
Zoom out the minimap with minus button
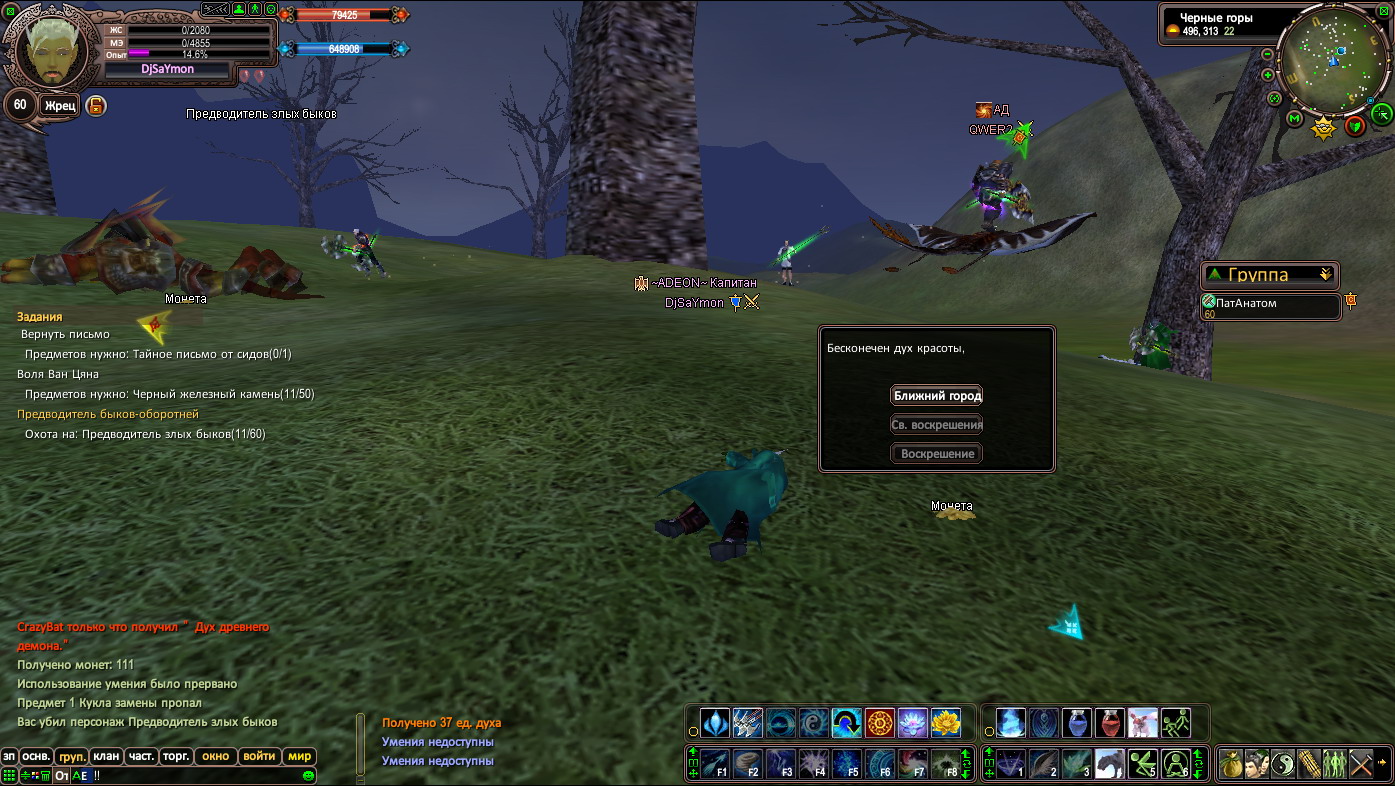click(1268, 54)
